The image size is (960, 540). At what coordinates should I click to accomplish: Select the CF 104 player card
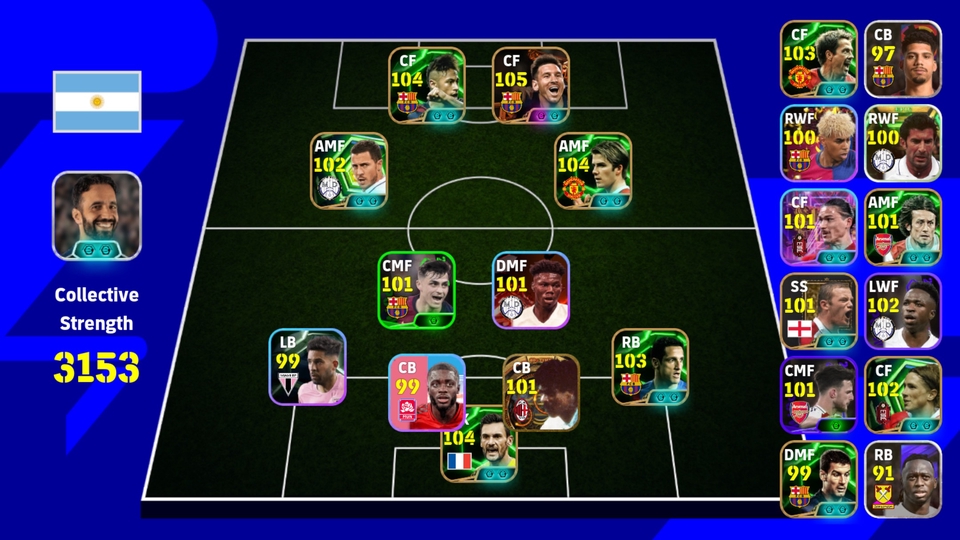(x=427, y=86)
